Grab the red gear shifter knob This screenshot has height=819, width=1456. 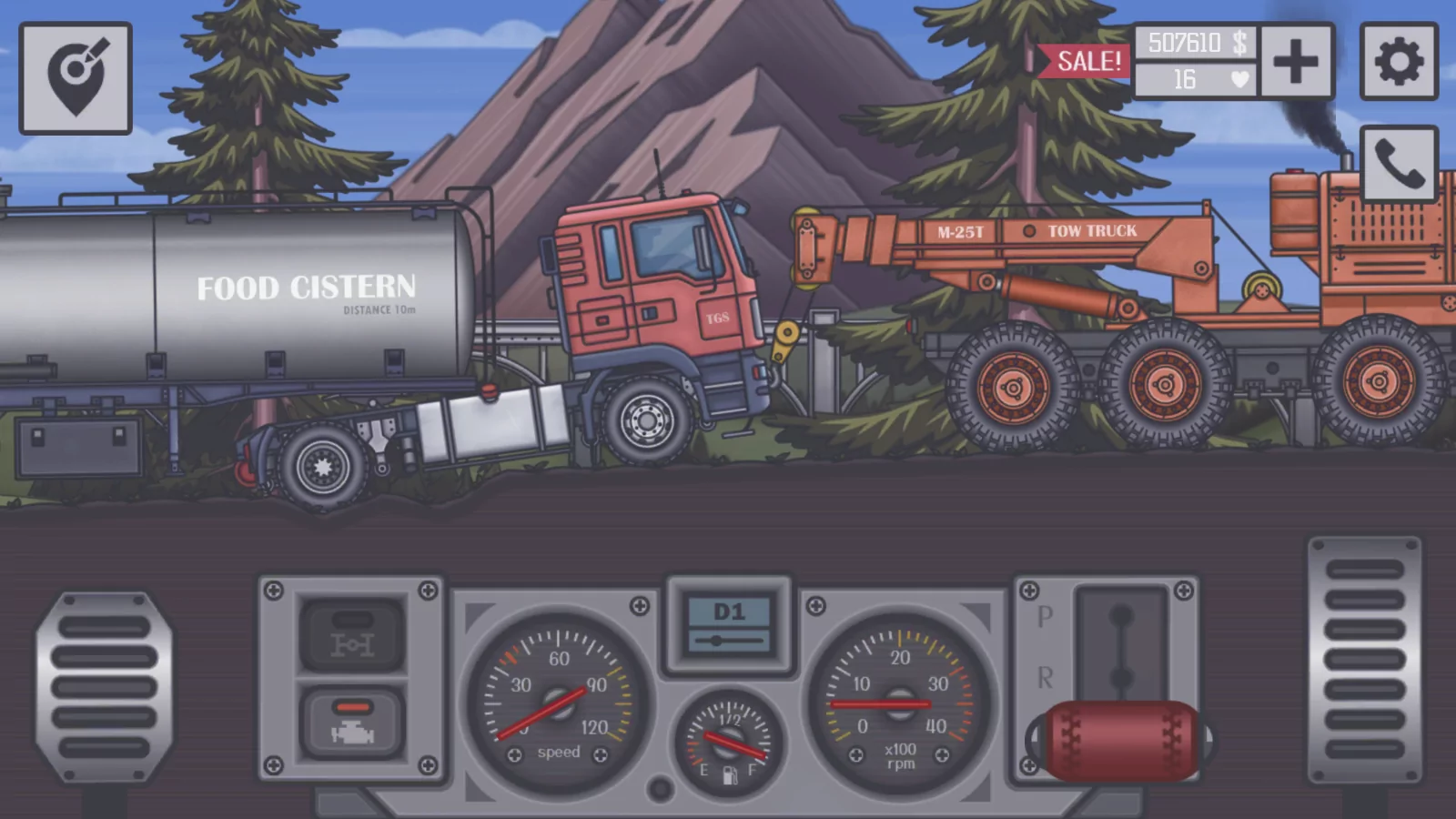click(x=1120, y=741)
